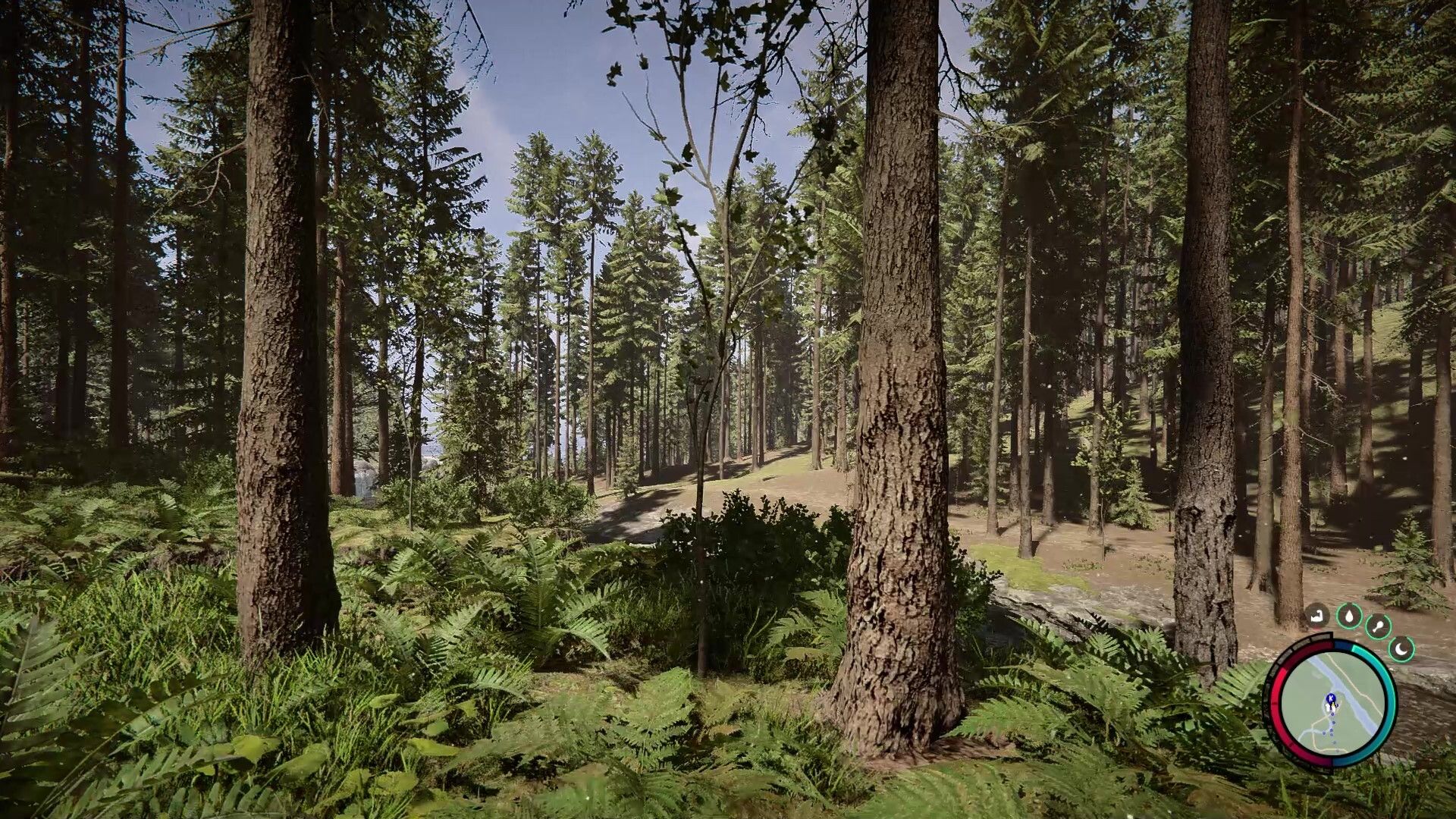This screenshot has width=1456, height=819.
Task: Click the strength arm status icon
Action: (1316, 615)
